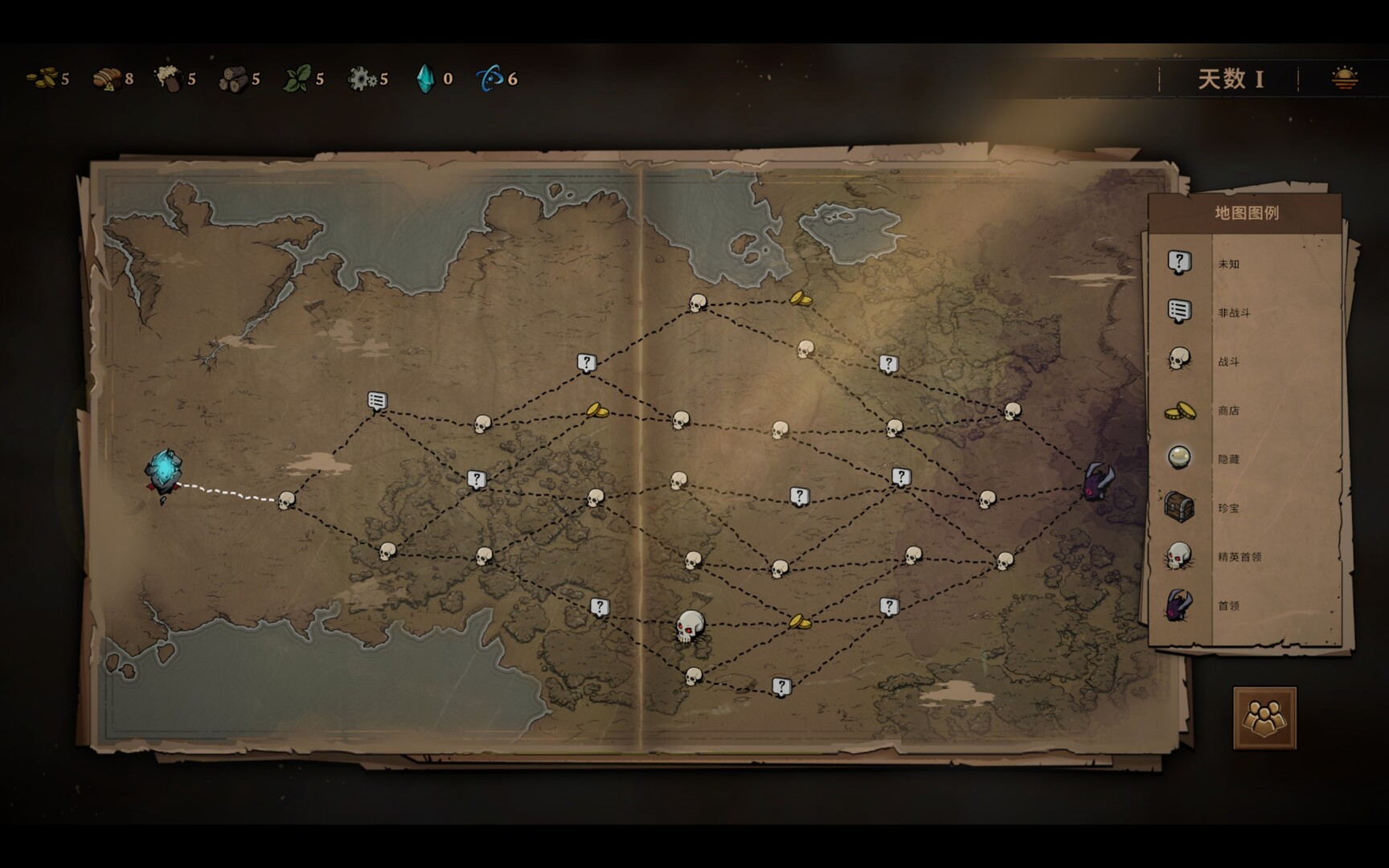
Task: Click the 地图图例 legend header
Action: point(1246,213)
